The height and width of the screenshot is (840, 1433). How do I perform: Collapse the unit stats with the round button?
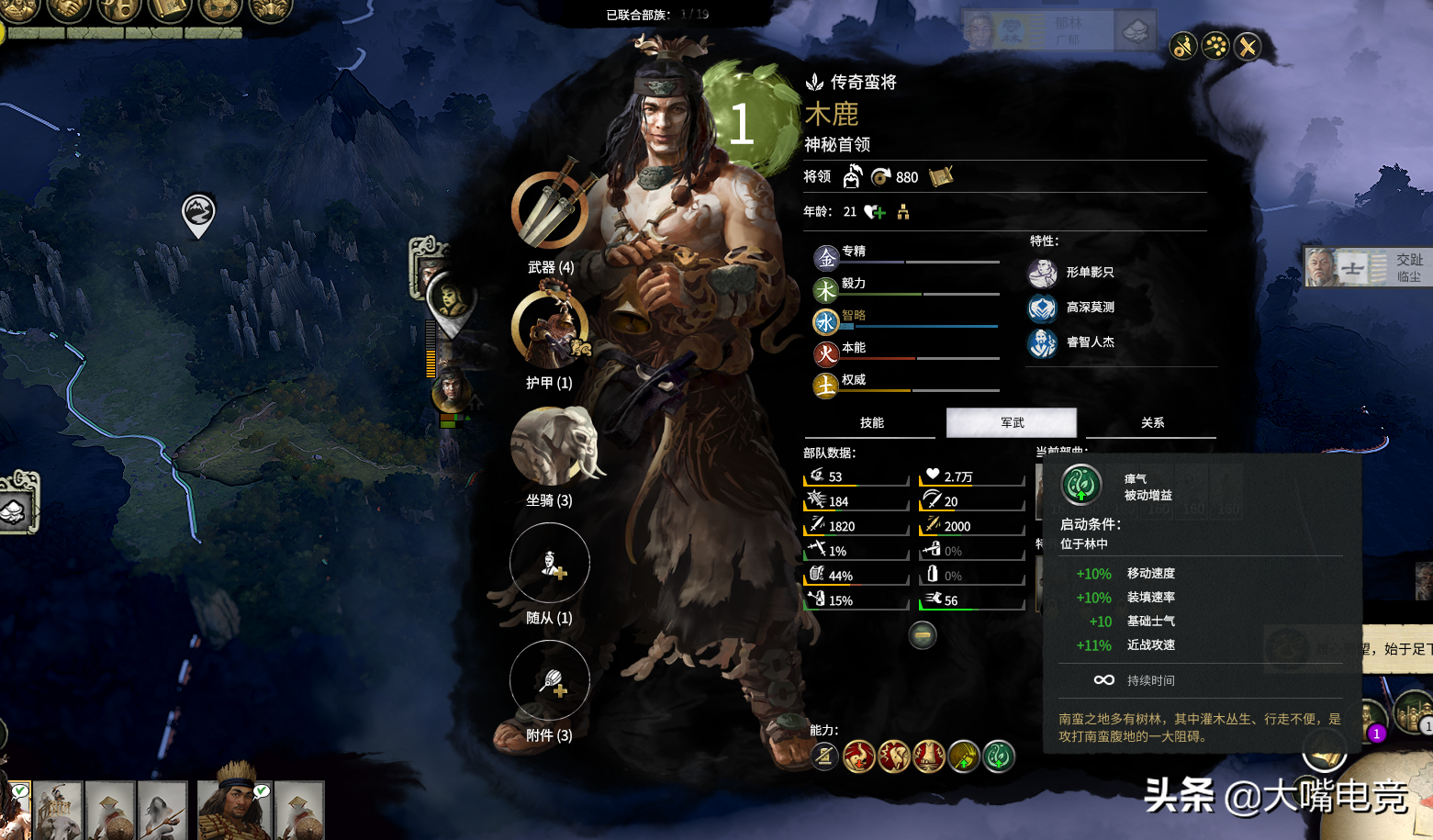[x=923, y=635]
